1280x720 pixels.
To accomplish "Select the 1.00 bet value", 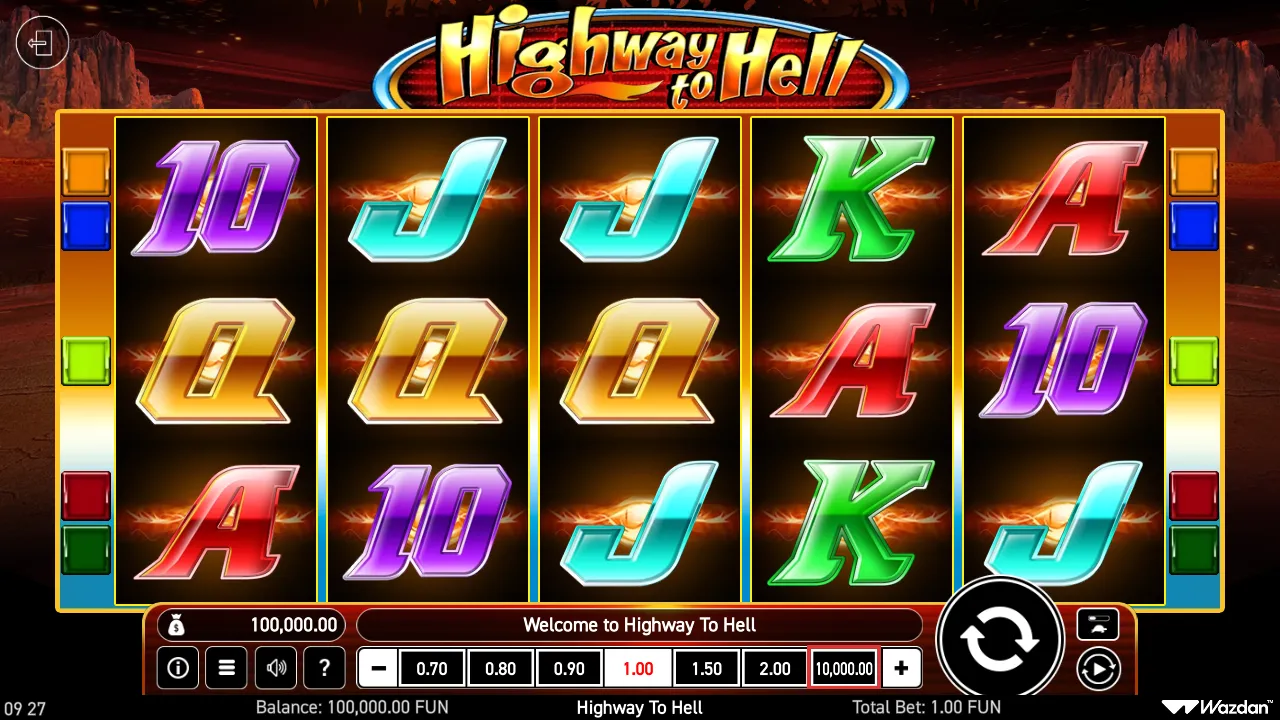I will click(638, 668).
